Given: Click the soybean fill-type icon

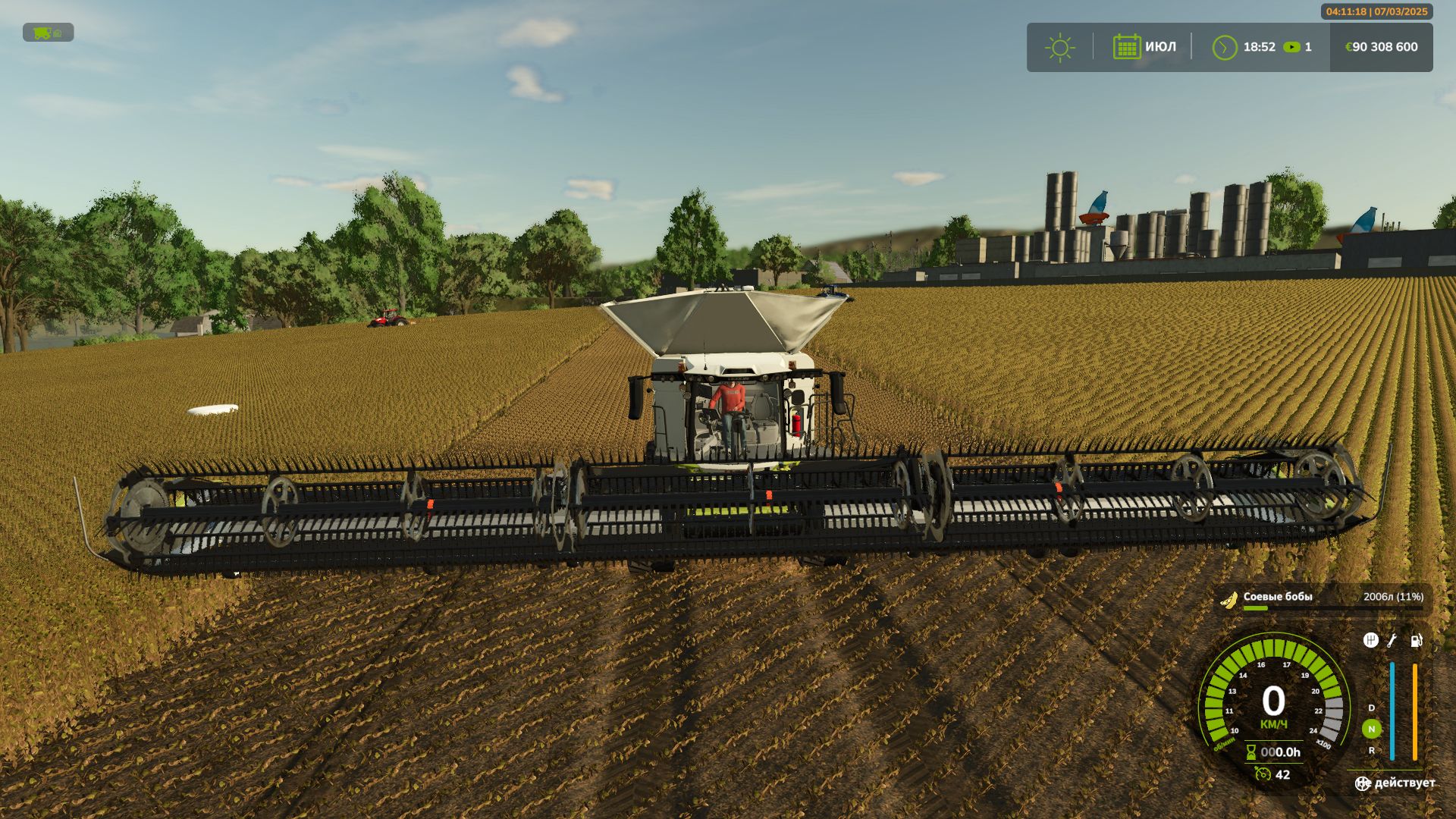Looking at the screenshot, I should pyautogui.click(x=1228, y=600).
